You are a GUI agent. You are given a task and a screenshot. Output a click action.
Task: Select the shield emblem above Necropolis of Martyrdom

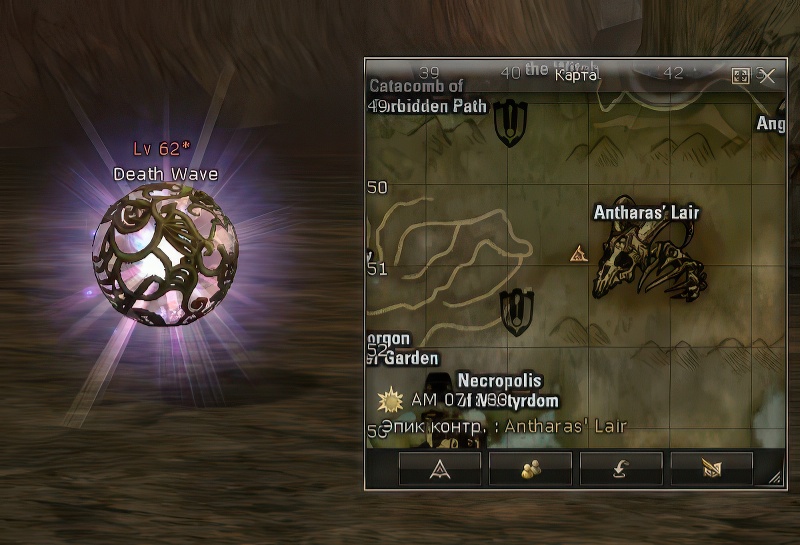click(516, 312)
